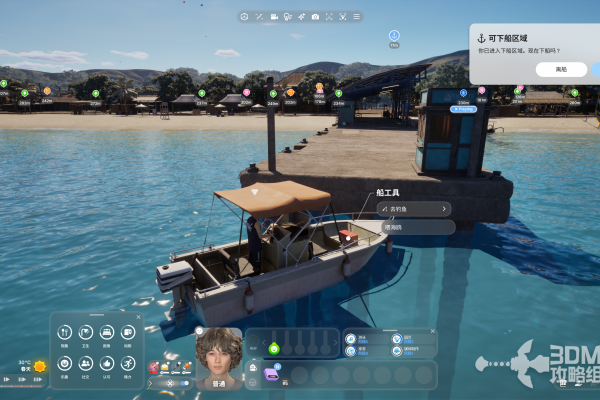Viewport: 600px width, 400px height.
Task: Close the status panel right of the portrait
Action: 432,331
